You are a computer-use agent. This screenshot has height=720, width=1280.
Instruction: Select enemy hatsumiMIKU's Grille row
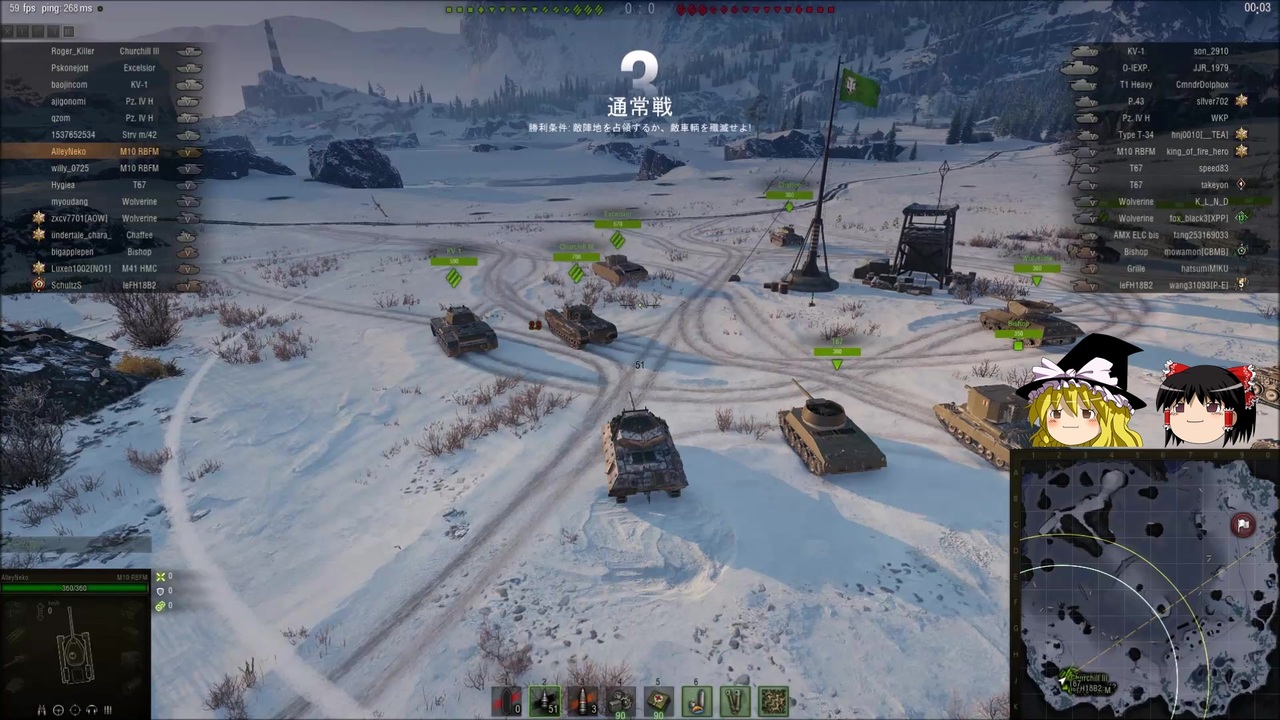pos(1170,269)
